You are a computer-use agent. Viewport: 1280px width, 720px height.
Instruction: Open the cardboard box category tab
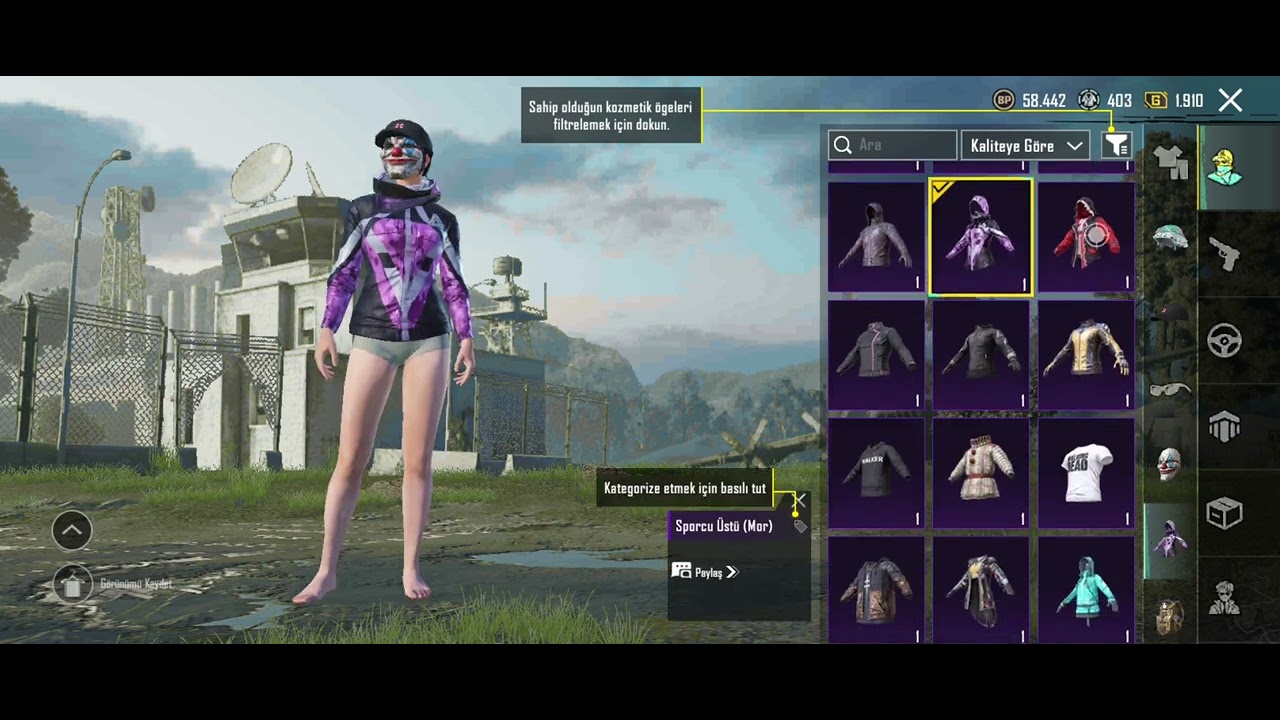tap(1225, 514)
